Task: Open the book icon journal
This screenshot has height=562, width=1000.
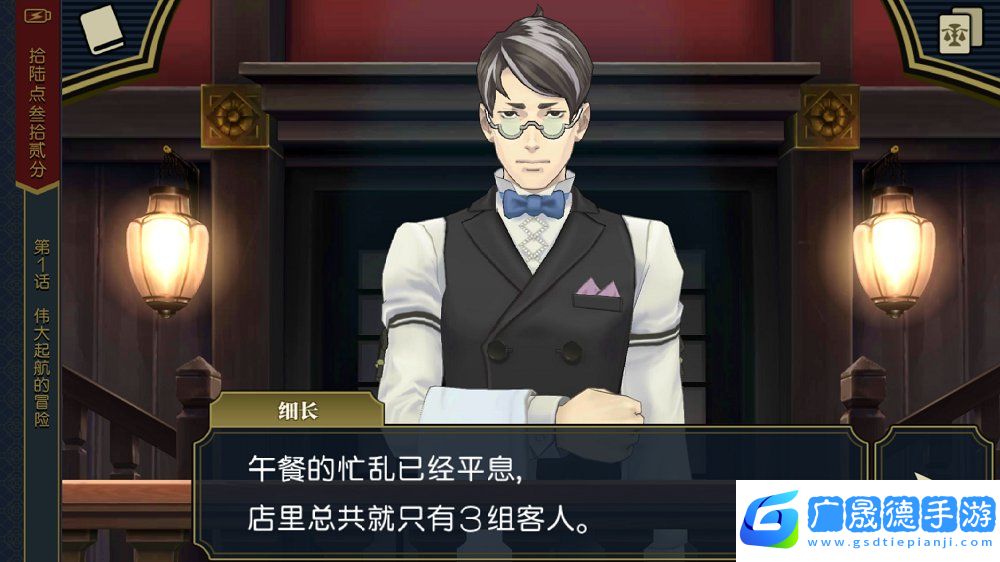Action: click(99, 29)
